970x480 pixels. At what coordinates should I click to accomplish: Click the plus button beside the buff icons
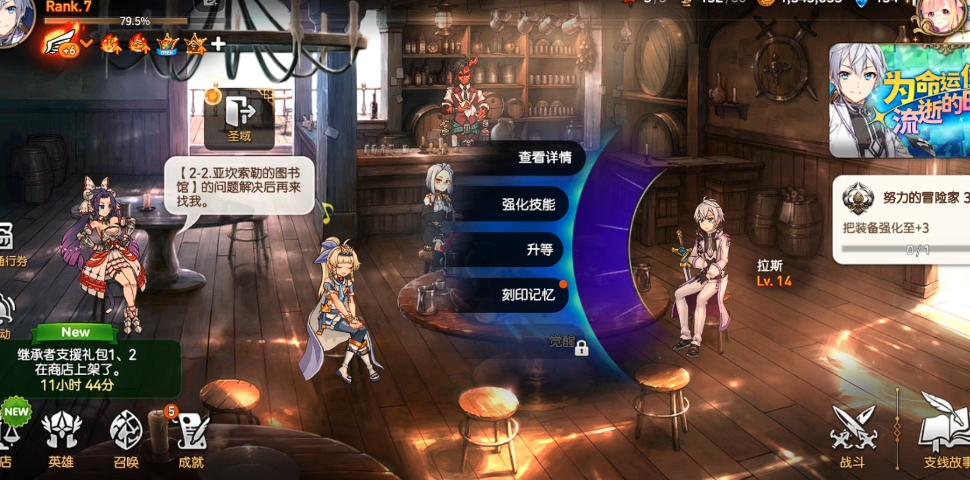pos(217,44)
